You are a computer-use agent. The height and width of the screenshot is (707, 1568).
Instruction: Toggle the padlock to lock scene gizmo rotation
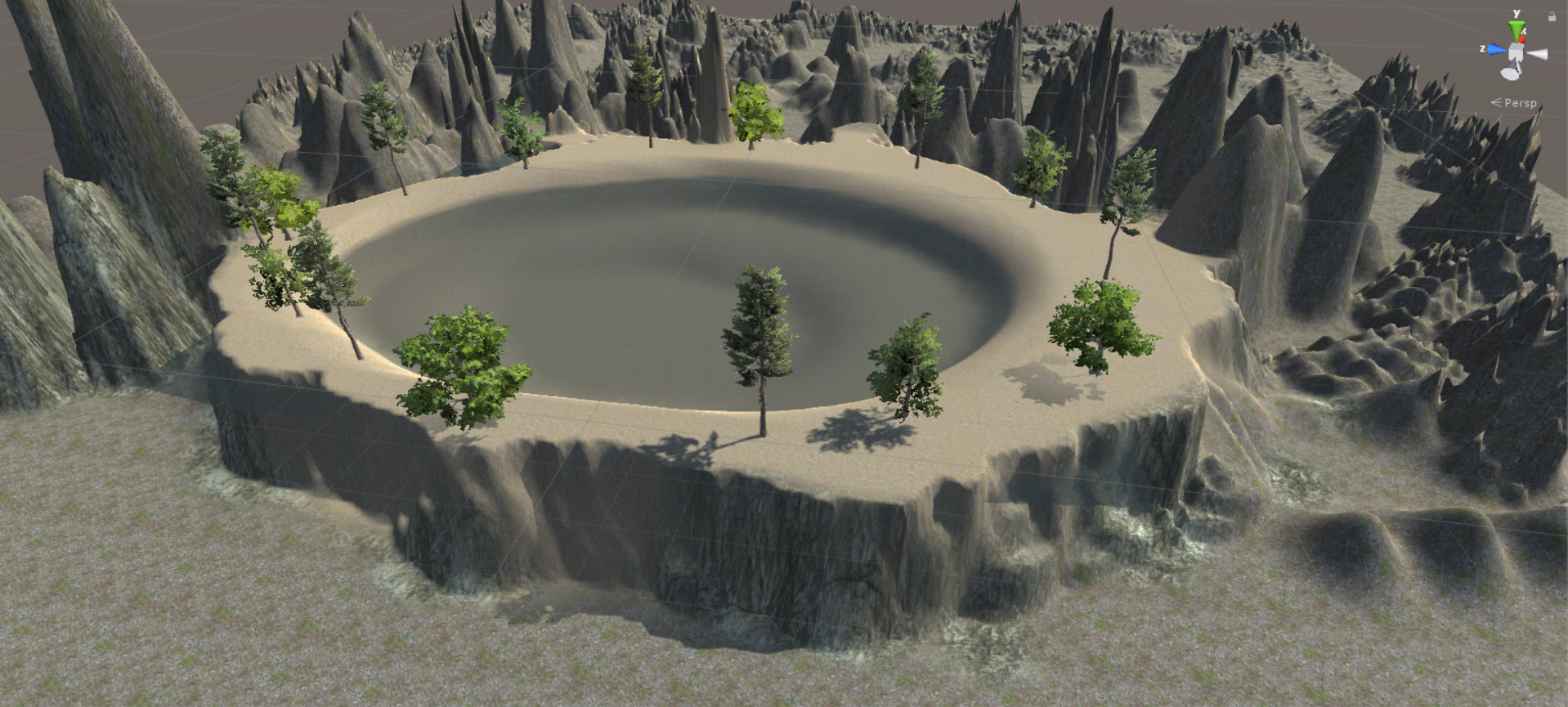(1552, 16)
